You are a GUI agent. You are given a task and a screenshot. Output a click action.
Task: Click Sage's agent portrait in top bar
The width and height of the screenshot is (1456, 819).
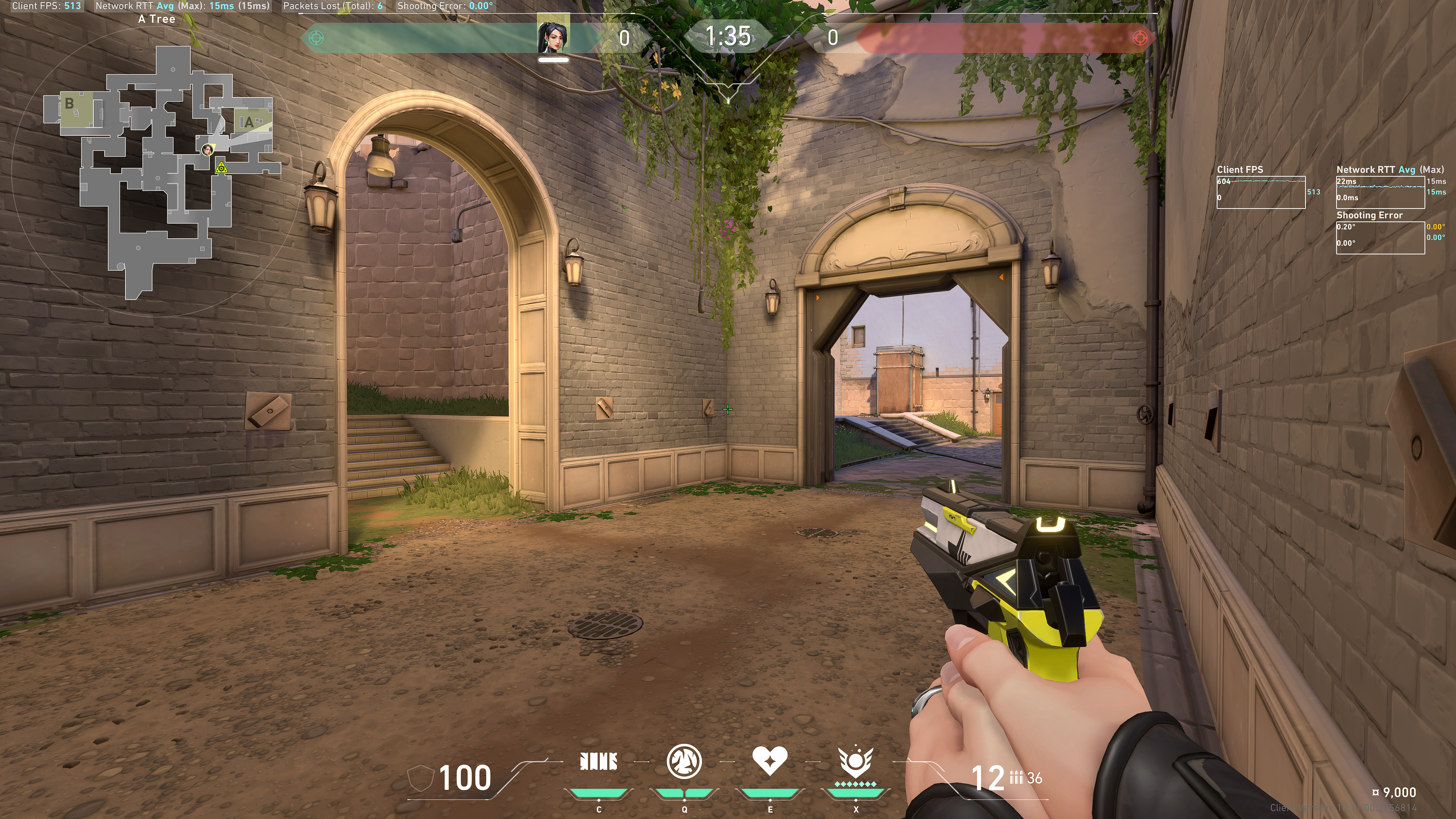point(553,36)
